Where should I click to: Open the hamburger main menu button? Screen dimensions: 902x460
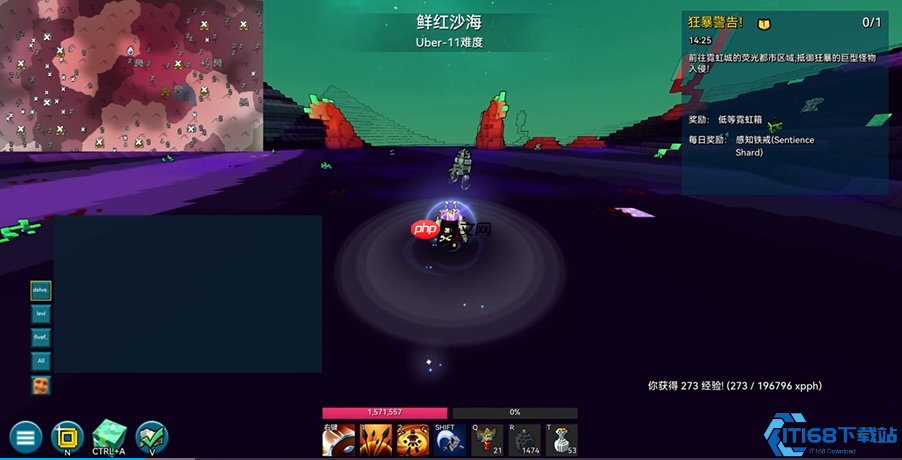pyautogui.click(x=25, y=437)
